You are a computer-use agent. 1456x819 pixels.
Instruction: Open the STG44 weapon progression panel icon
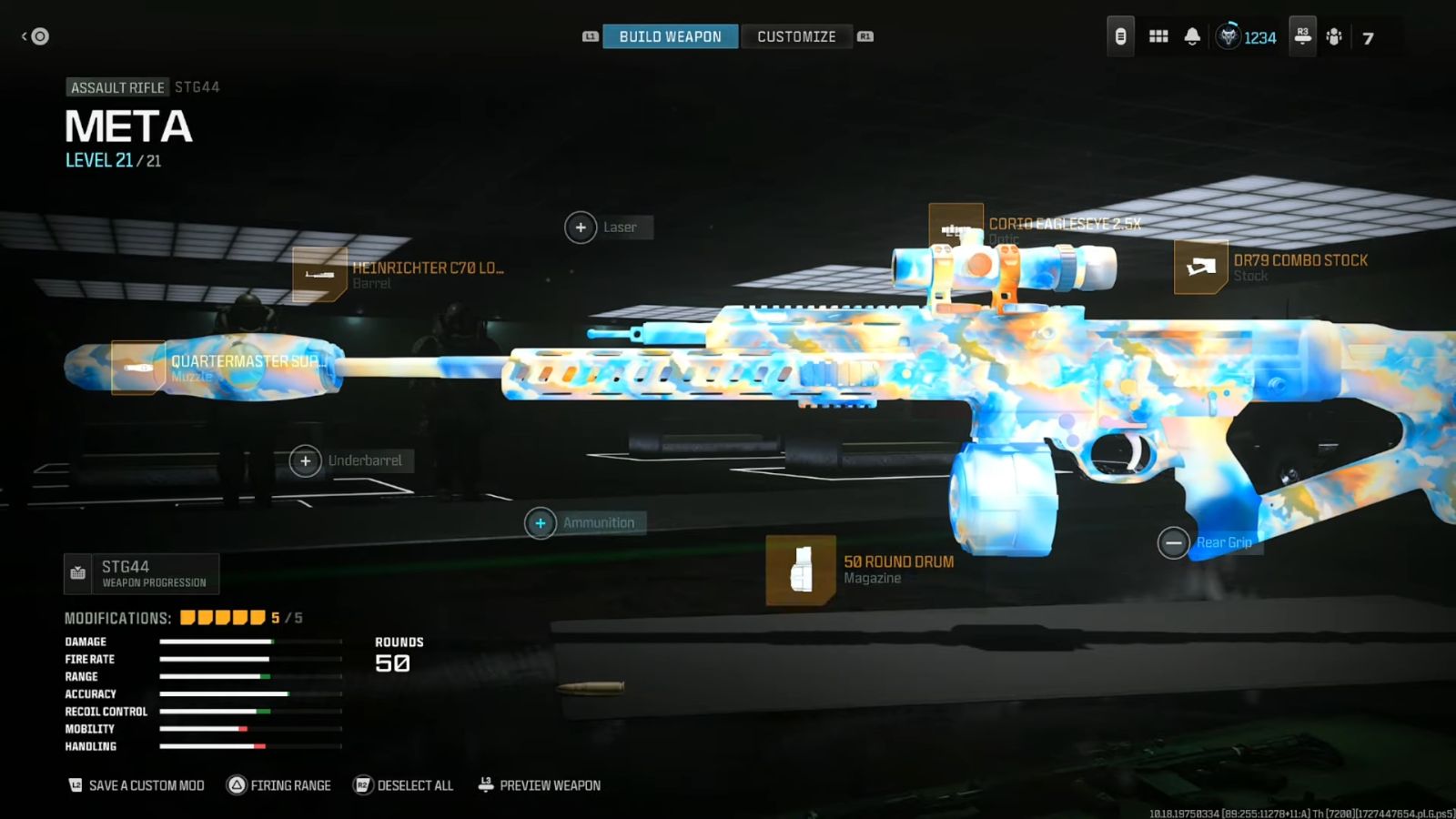tap(77, 573)
